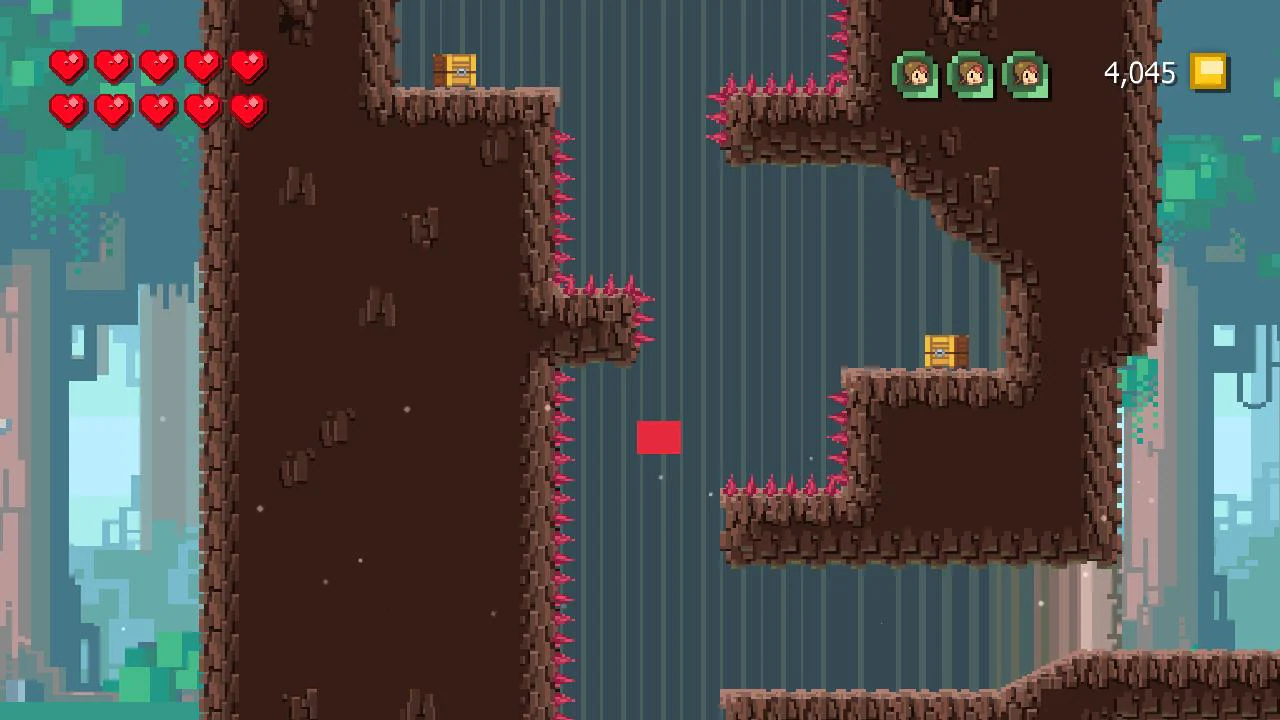
Task: Open the treasure chest on the left platform
Action: 457,68
